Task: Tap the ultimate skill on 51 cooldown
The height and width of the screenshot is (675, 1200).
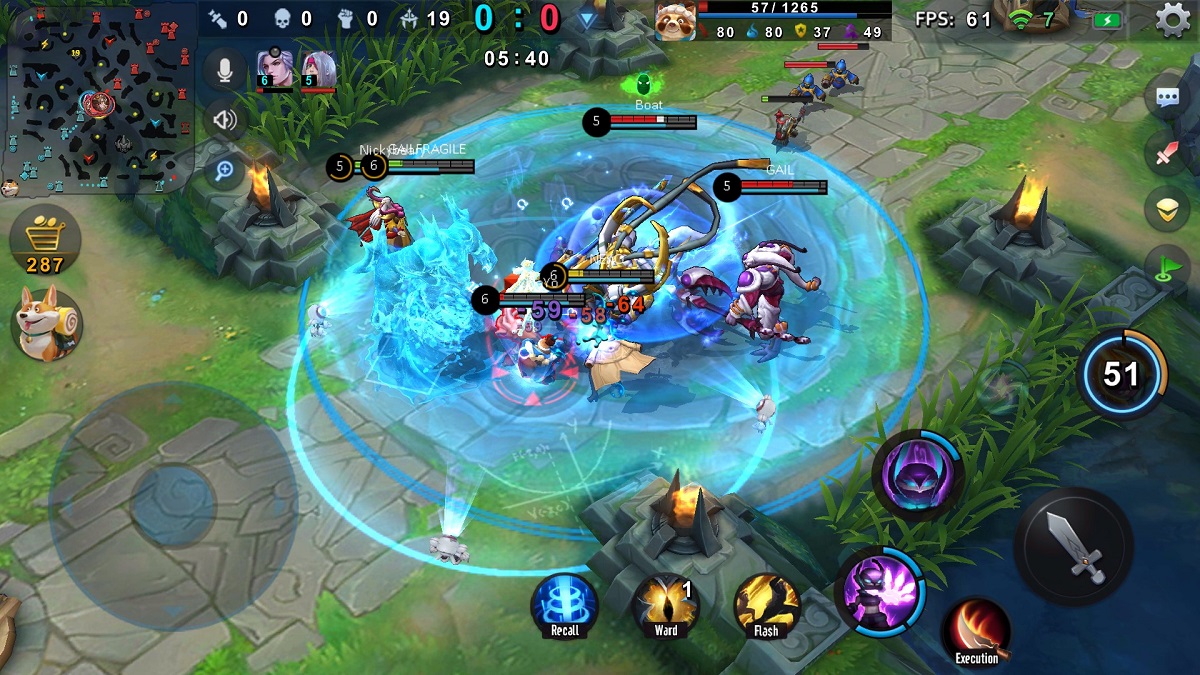Action: (x=1122, y=374)
